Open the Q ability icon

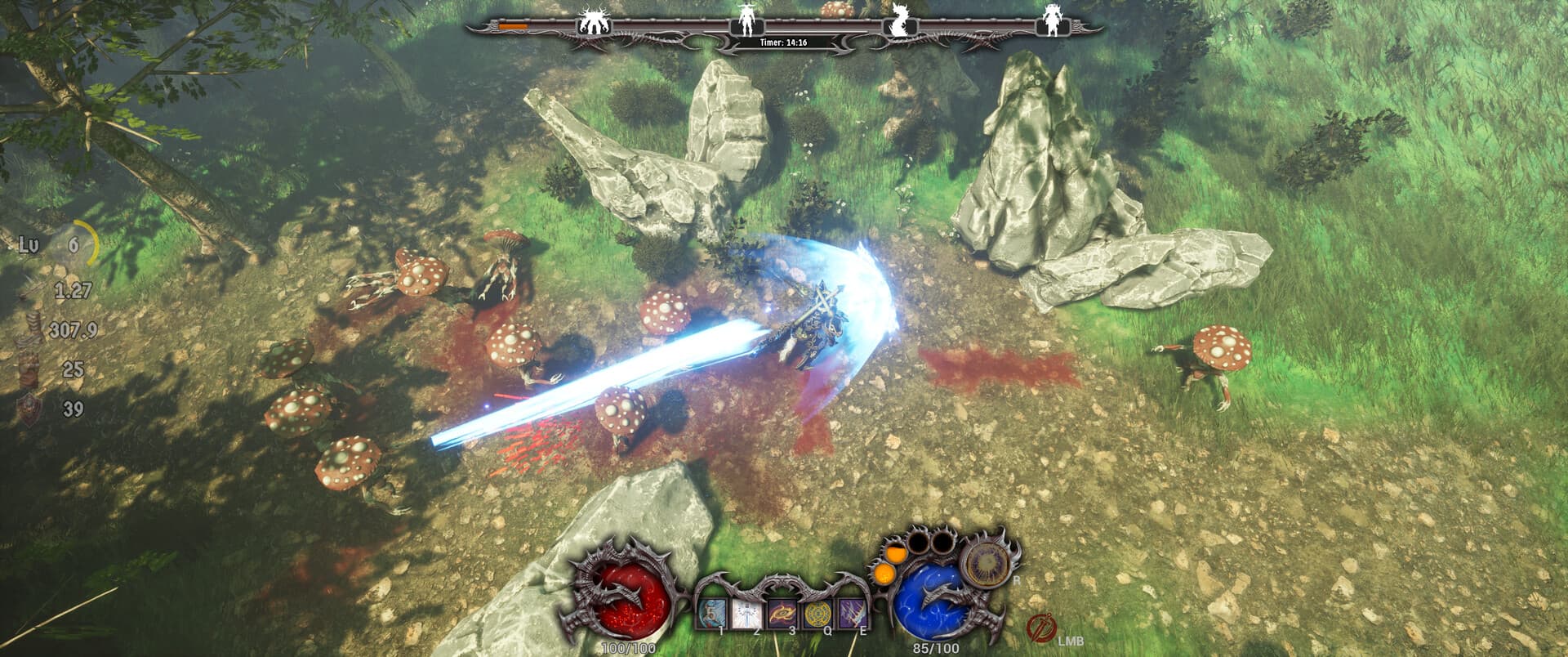click(x=817, y=613)
